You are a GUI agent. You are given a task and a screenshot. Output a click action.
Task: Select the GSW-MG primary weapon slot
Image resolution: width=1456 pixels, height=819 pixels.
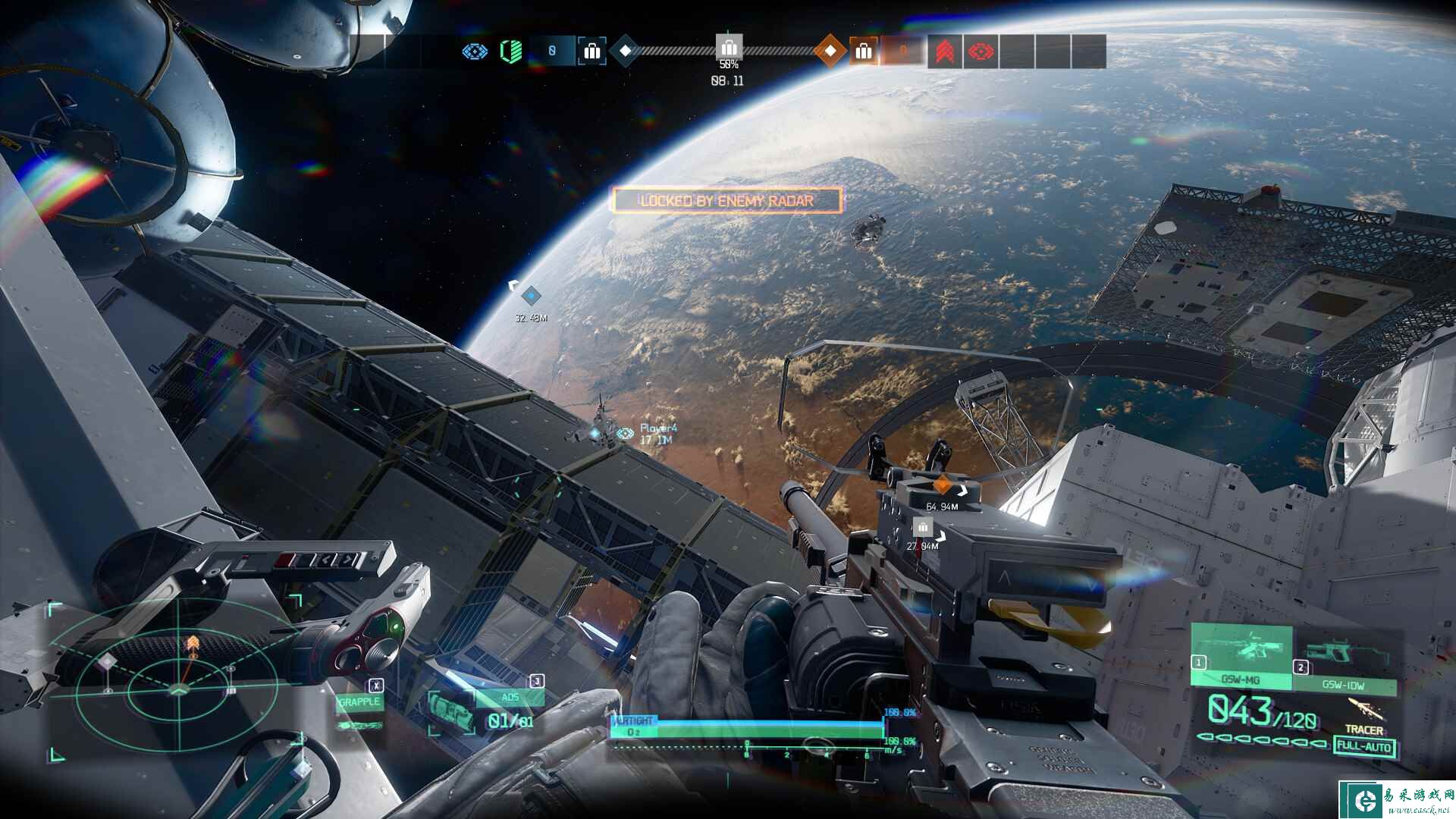tap(1241, 657)
